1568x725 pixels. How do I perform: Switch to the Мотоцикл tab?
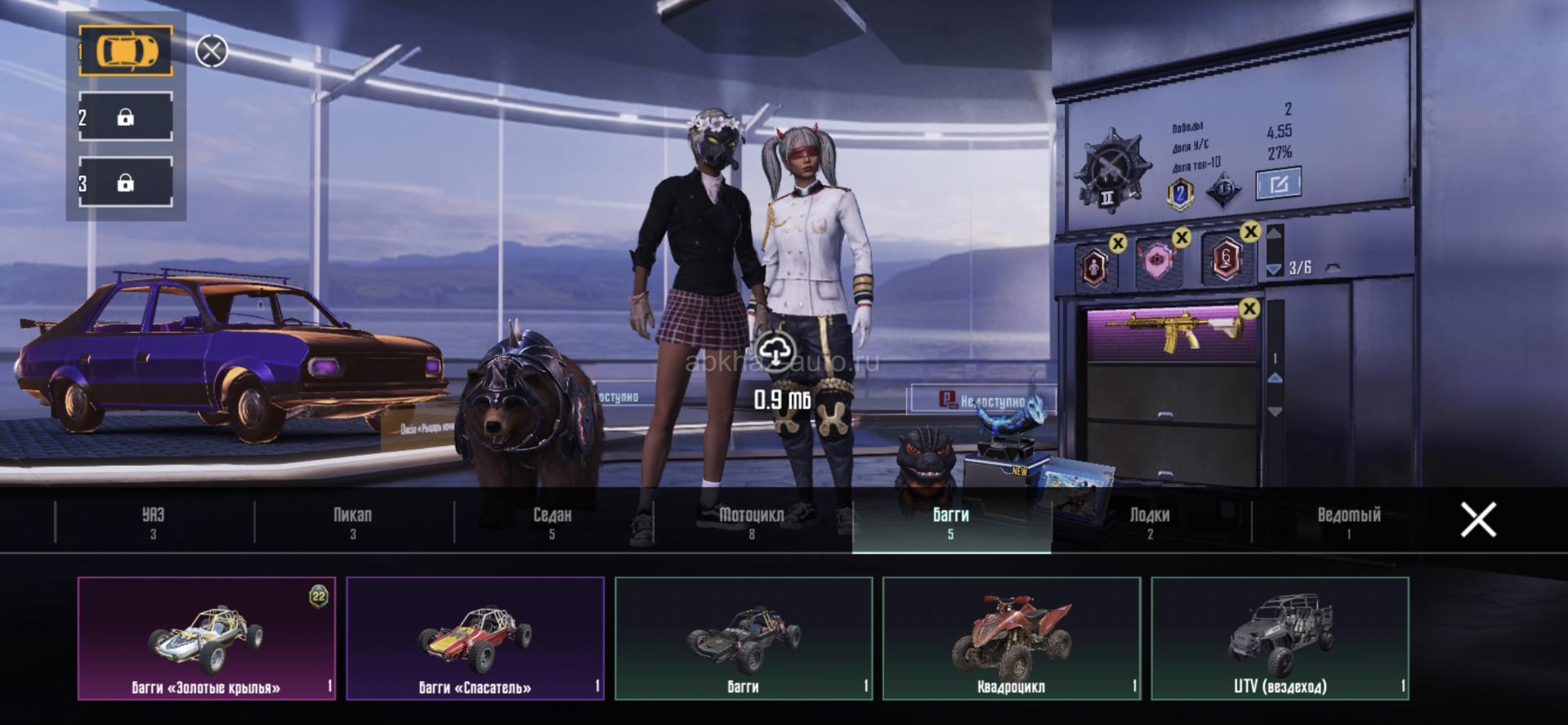[x=752, y=521]
